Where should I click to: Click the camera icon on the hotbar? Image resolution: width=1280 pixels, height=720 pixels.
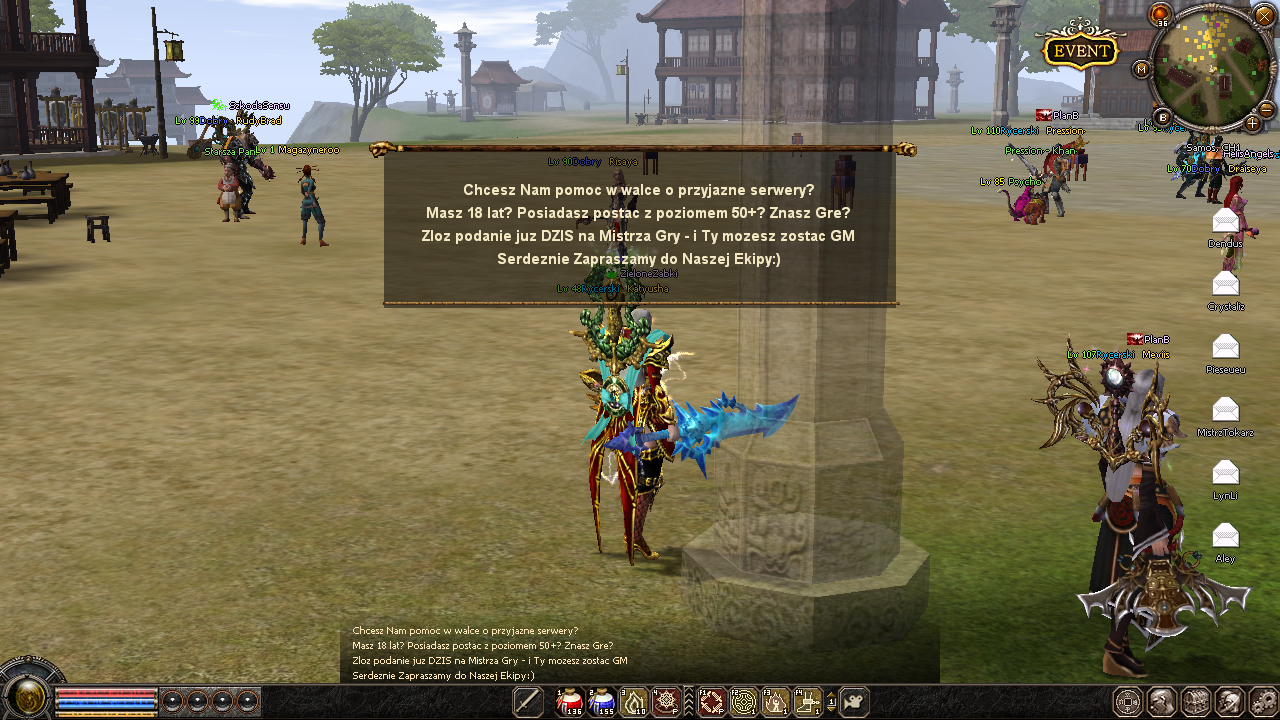point(853,702)
